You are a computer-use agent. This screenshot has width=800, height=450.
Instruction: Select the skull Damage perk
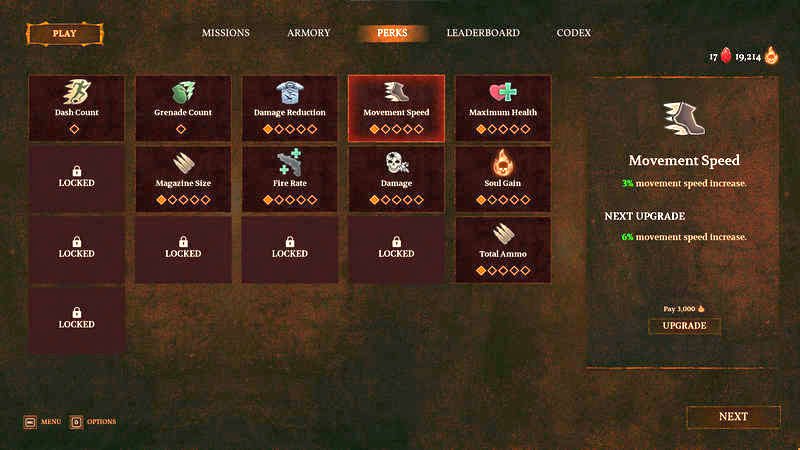pyautogui.click(x=396, y=179)
